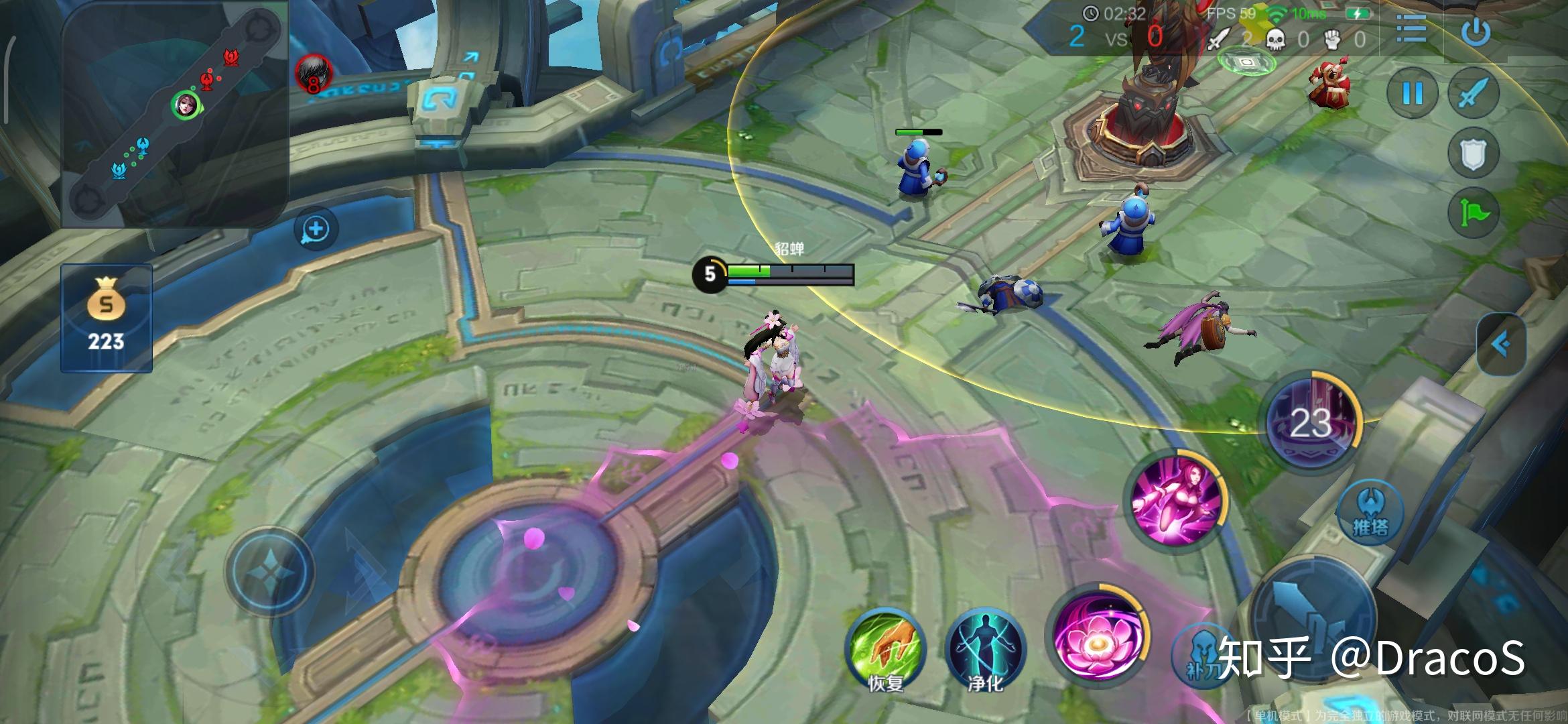The image size is (1568, 724).
Task: Click the power exit button
Action: 1476,30
